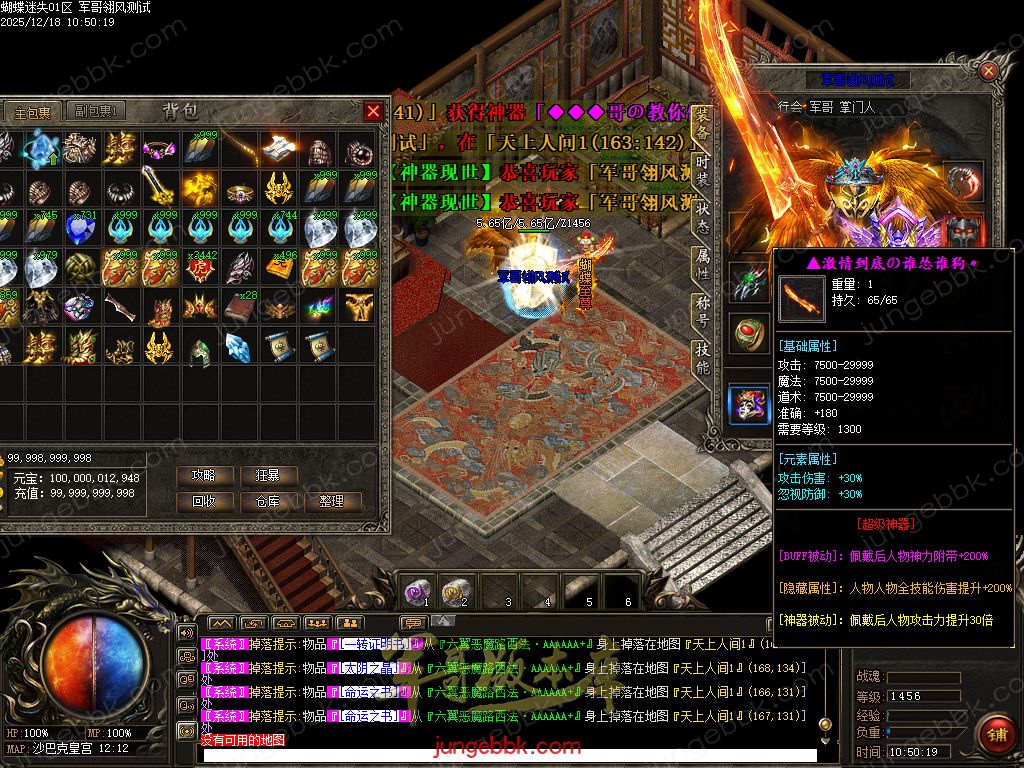Toggle the speaker sound button beside chat
1024x768 pixels.
pos(186,632)
